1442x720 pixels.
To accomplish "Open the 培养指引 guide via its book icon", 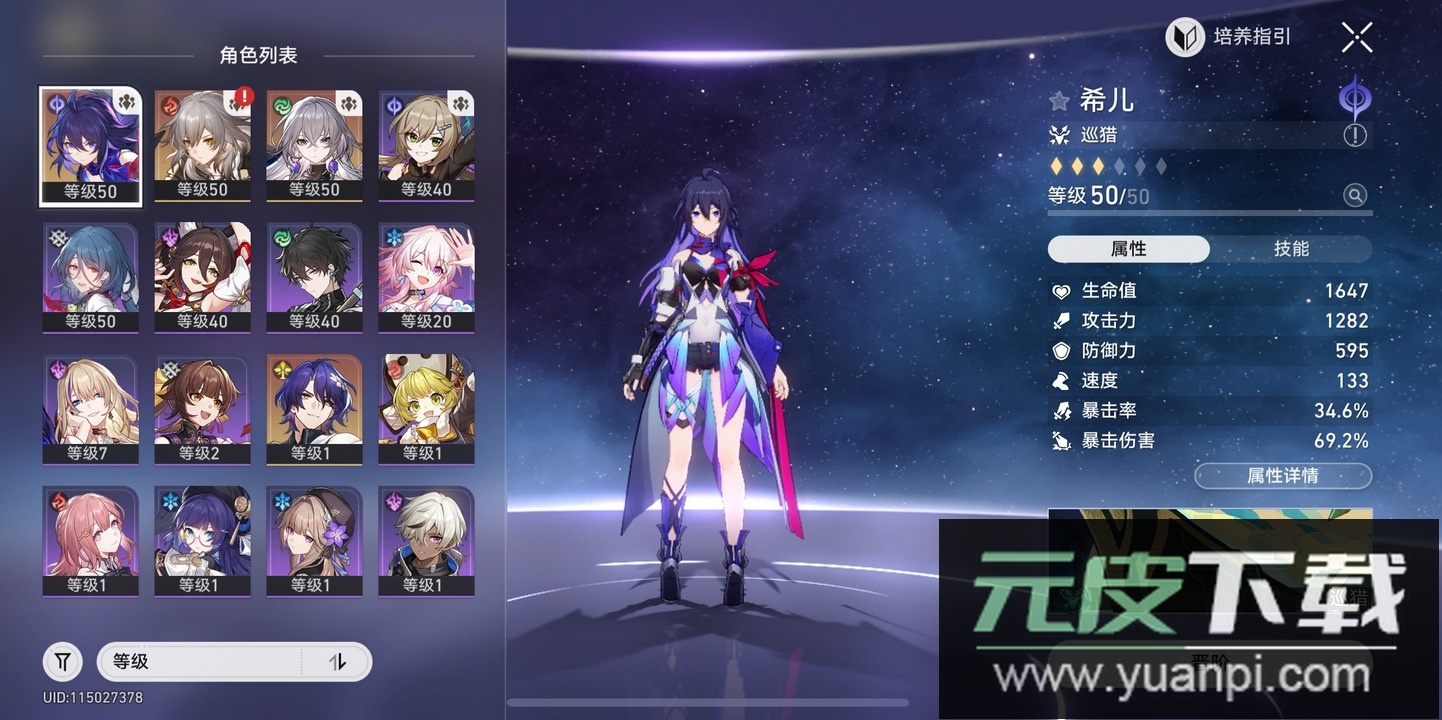I will 1184,37.
